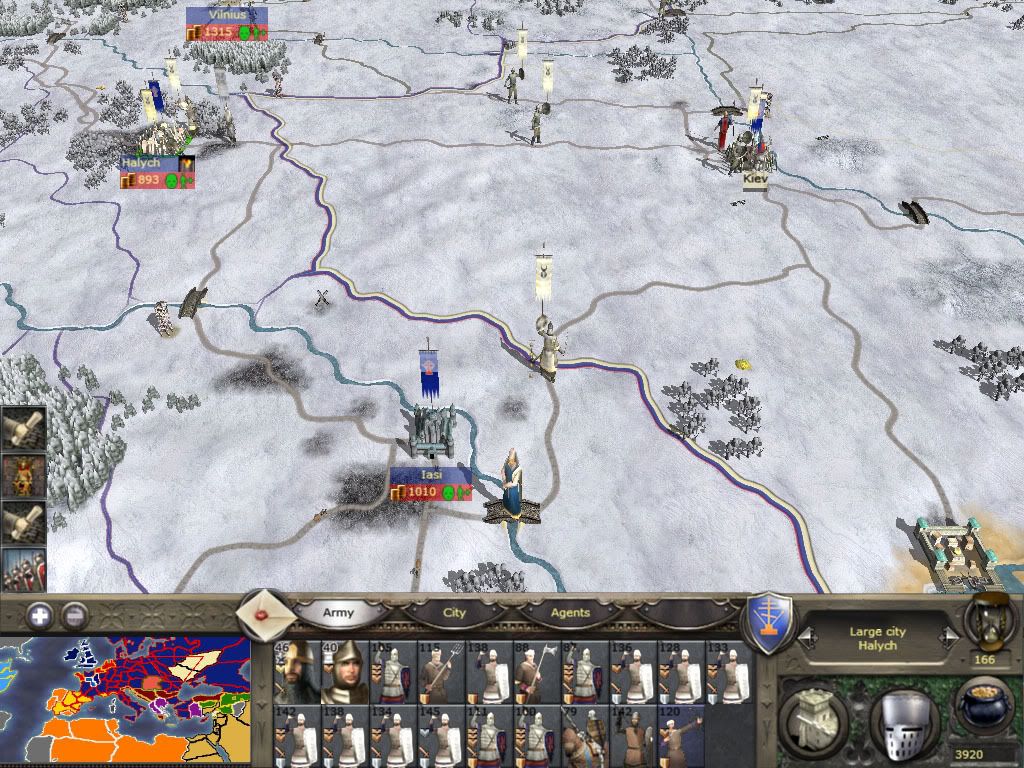
Task: Select next settlement with right arrow
Action: (948, 637)
